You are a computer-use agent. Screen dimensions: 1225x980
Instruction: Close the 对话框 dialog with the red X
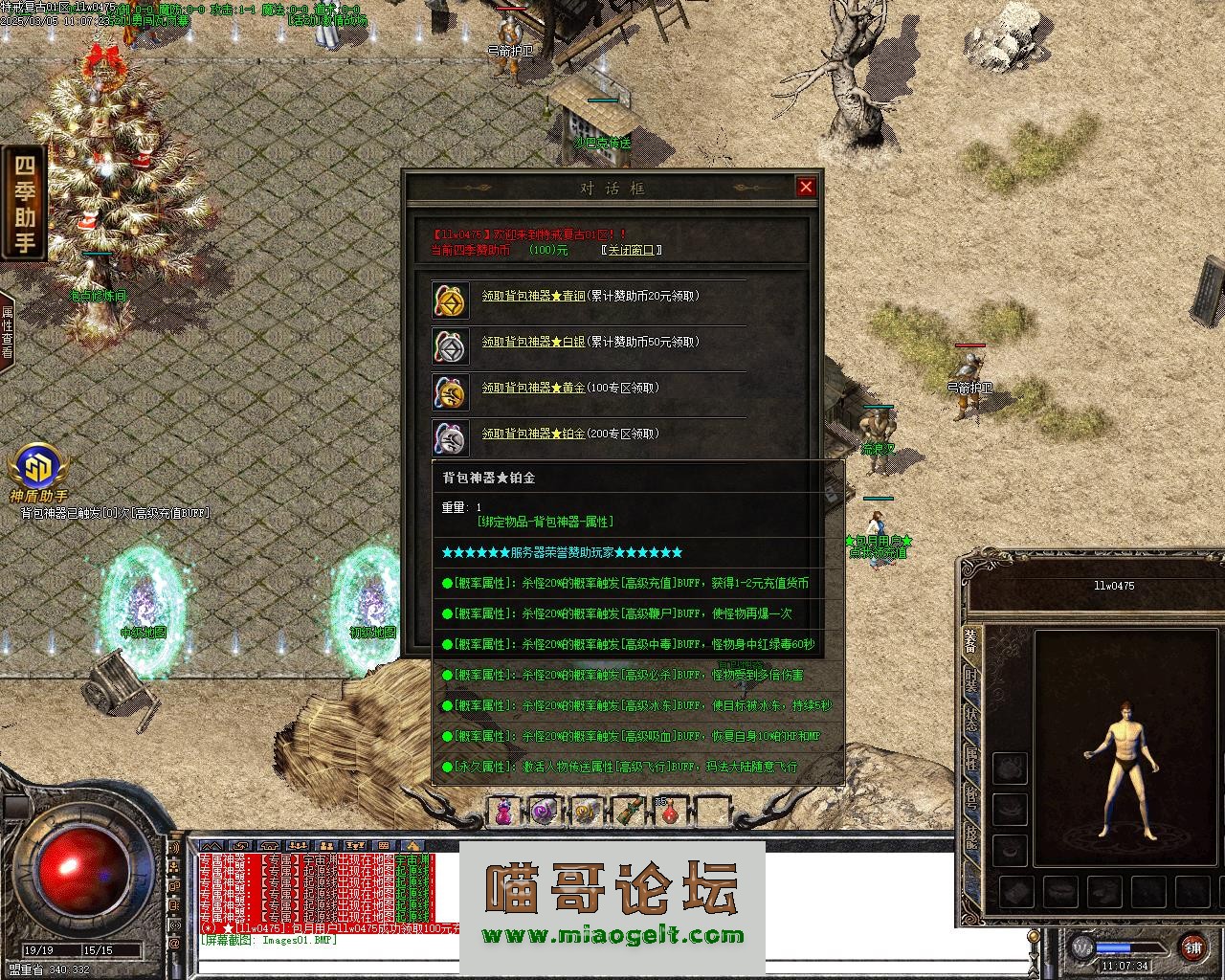(x=806, y=188)
